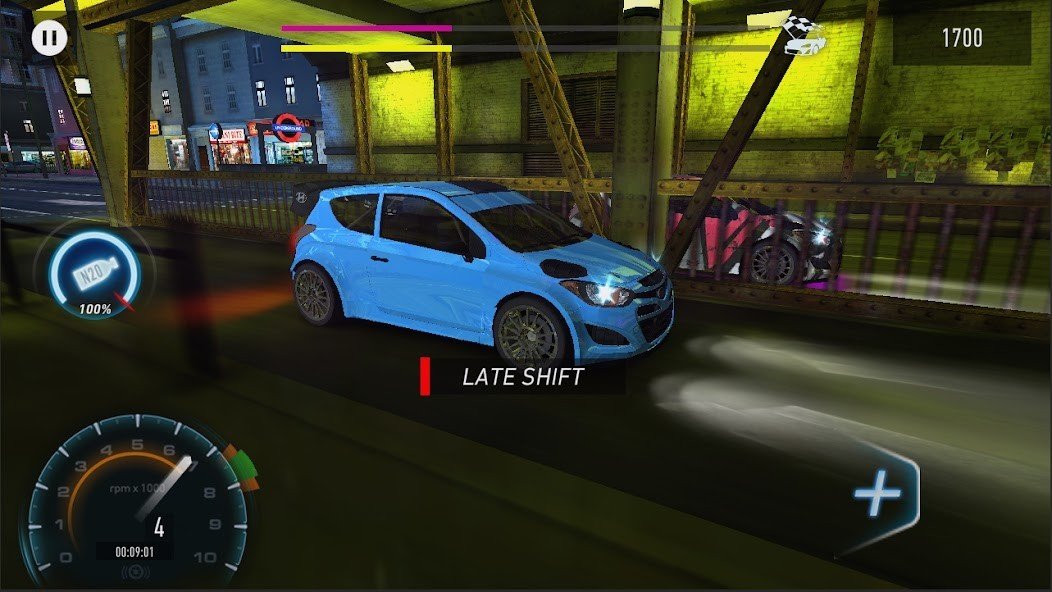
Task: Pause the race with the pause button
Action: point(48,39)
